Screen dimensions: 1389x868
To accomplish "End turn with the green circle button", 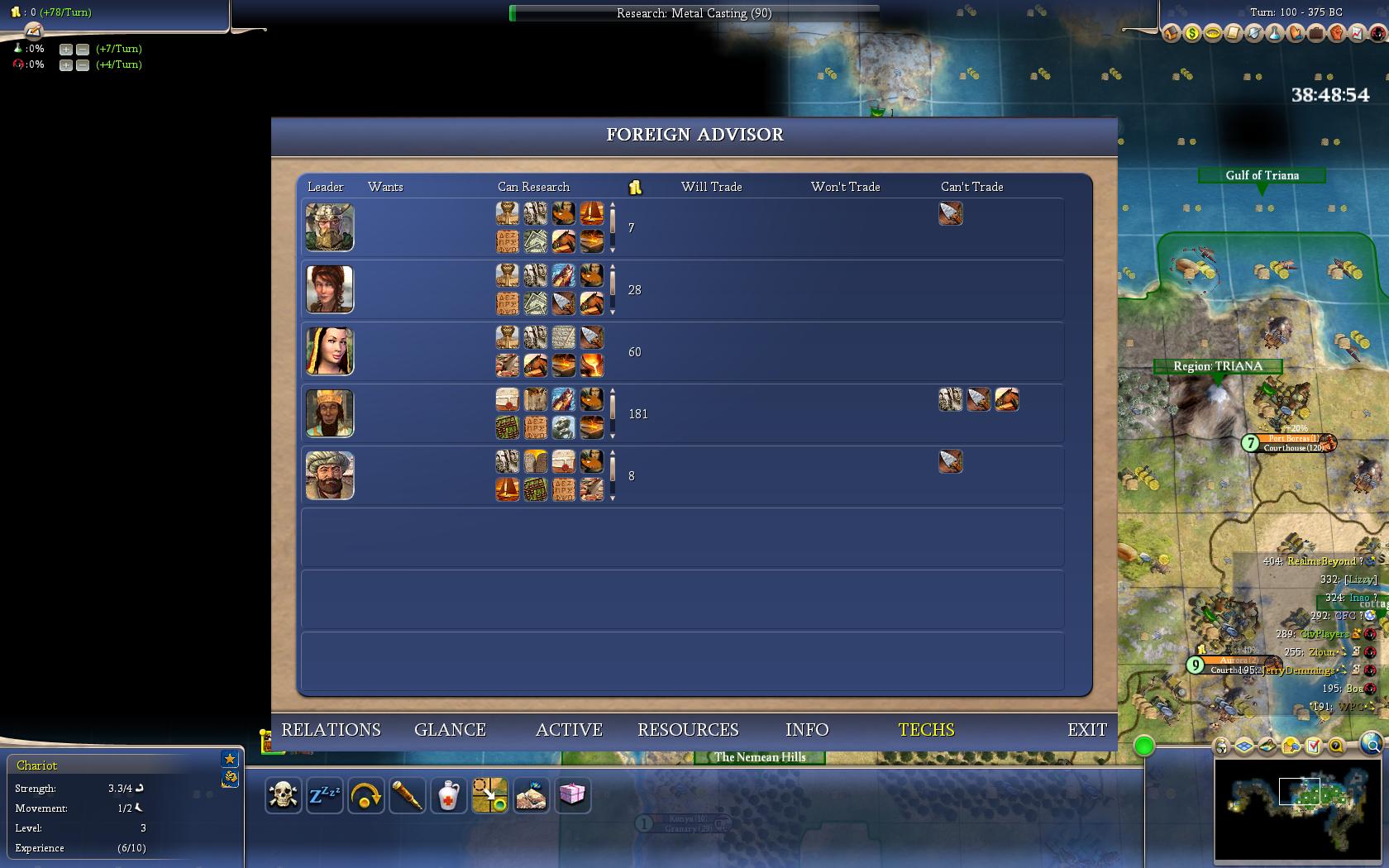I will coord(1144,746).
